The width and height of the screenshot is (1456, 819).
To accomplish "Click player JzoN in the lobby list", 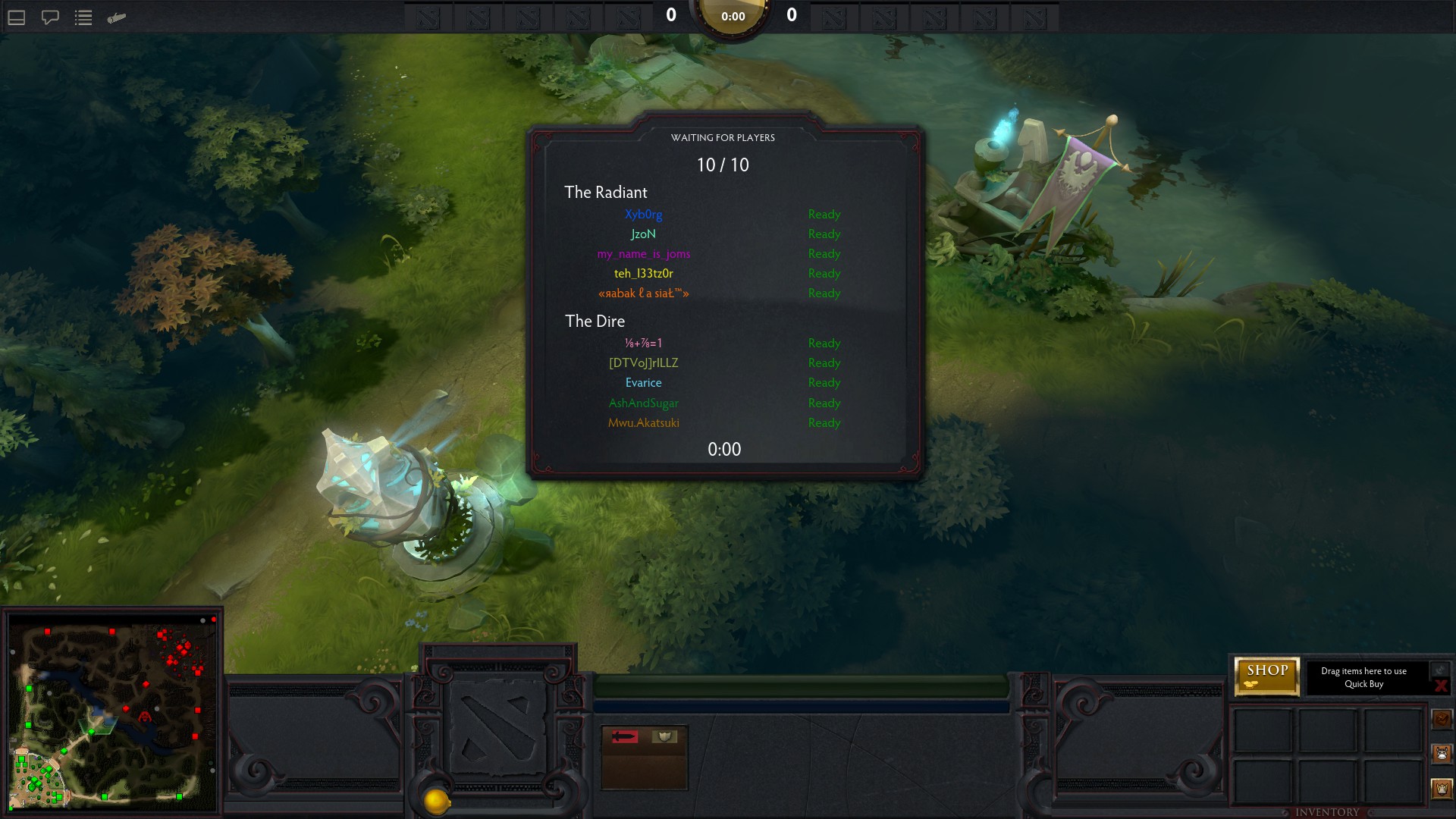I will click(x=643, y=234).
